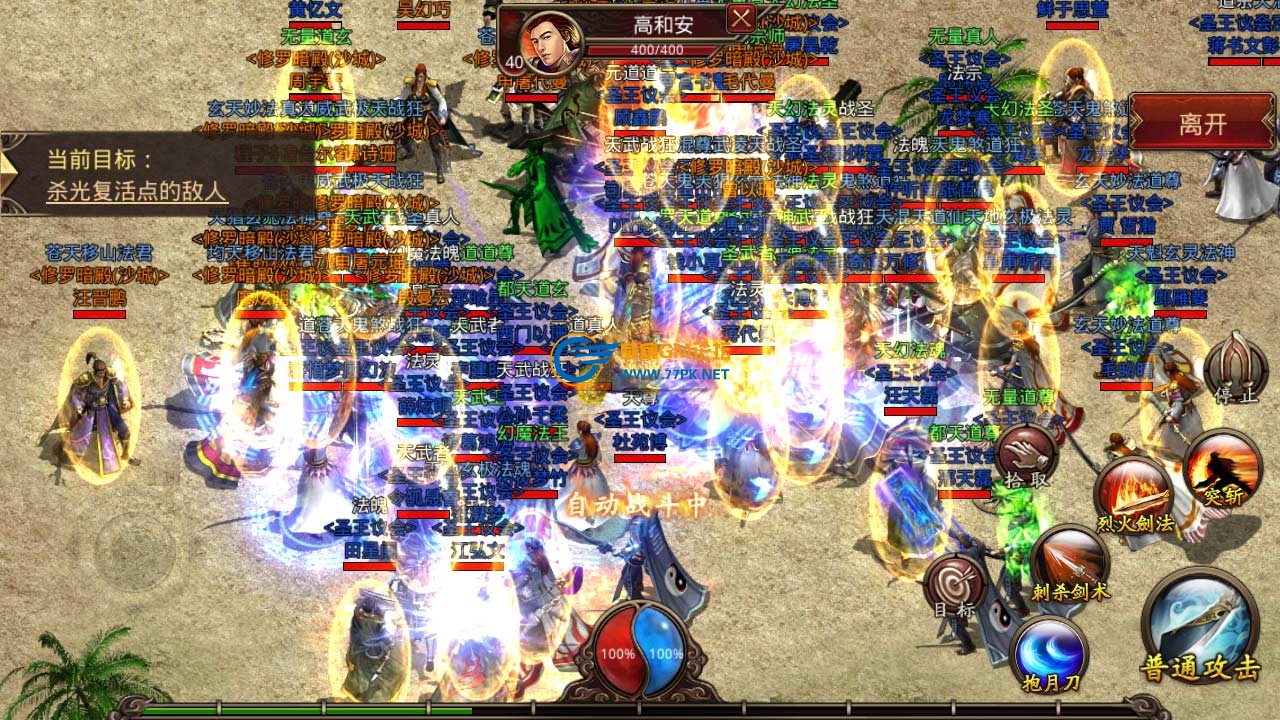
Task: Use the 突斩 dash skill
Action: coord(1222,466)
